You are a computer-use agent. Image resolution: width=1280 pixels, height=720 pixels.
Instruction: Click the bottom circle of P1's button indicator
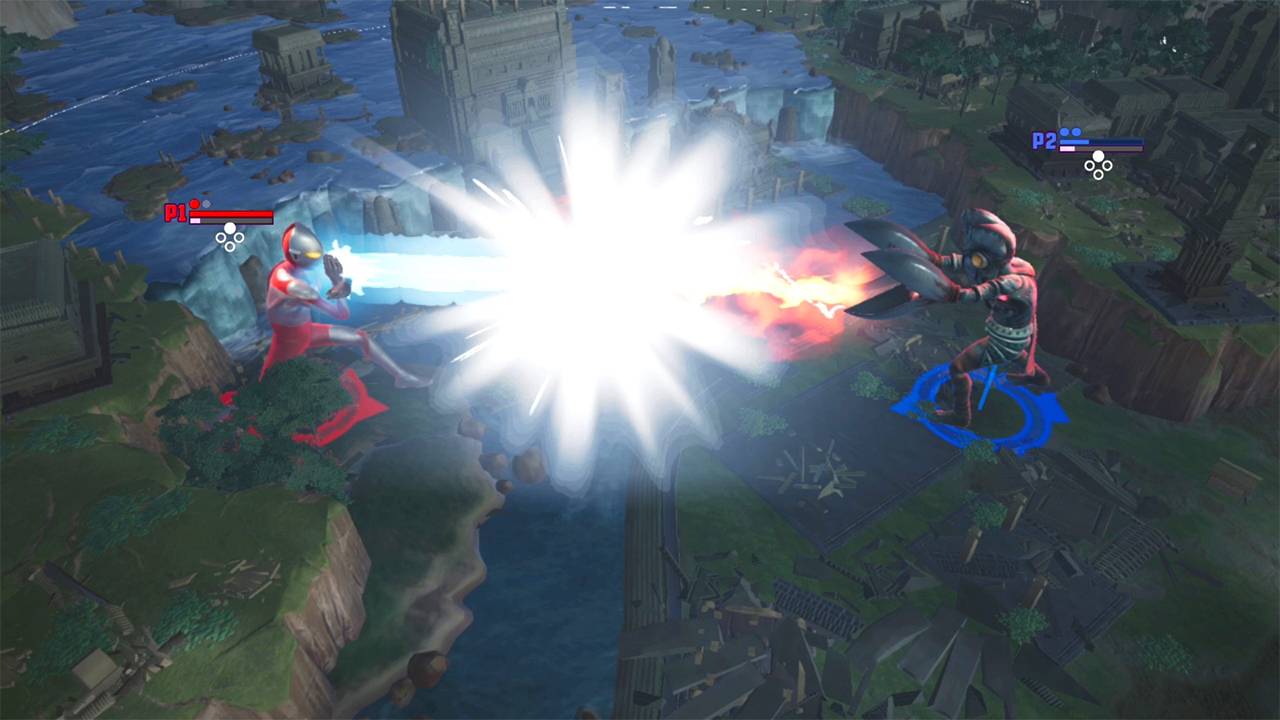click(230, 247)
